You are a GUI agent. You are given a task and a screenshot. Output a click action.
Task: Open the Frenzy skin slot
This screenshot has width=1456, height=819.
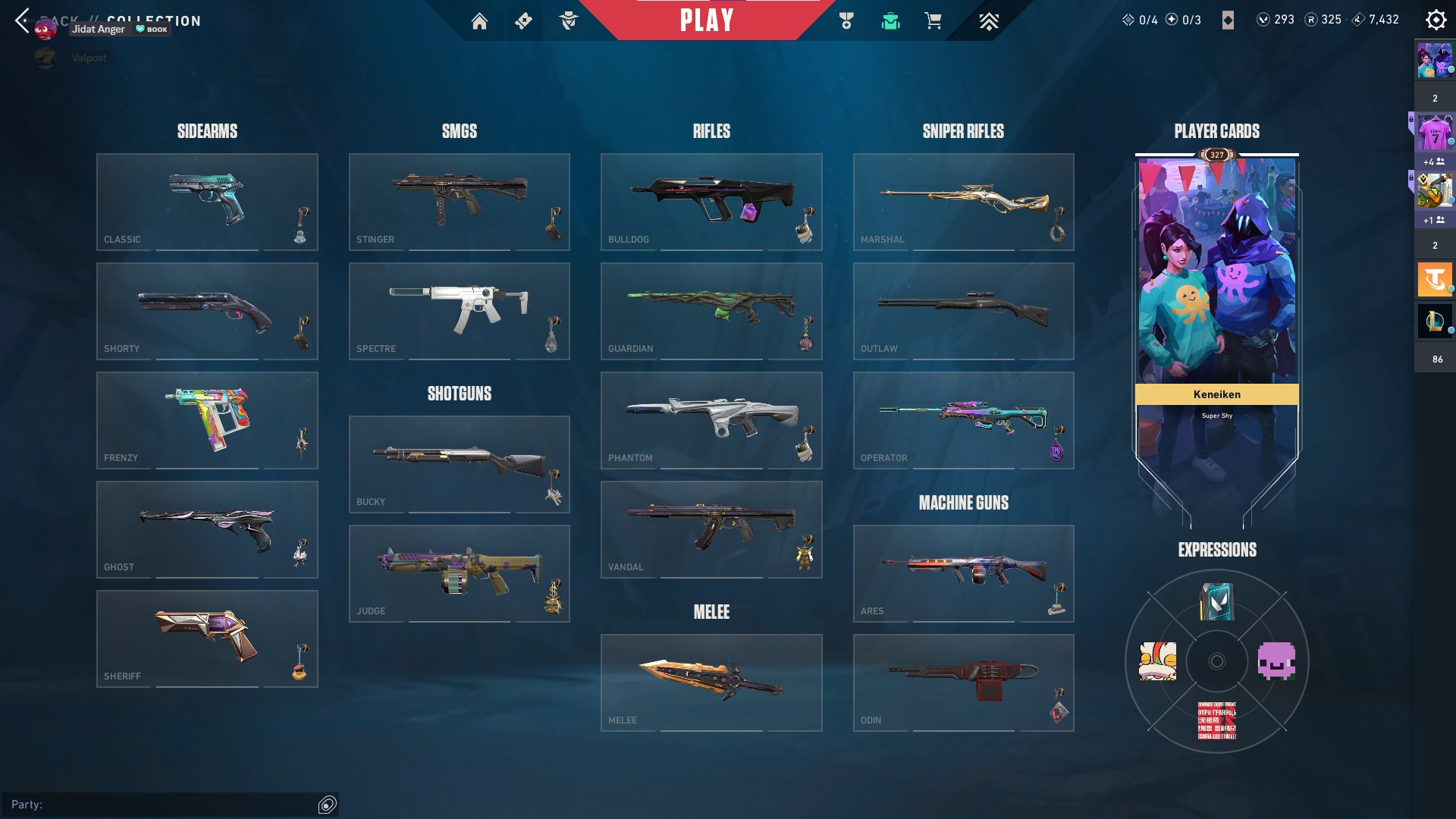[x=207, y=420]
